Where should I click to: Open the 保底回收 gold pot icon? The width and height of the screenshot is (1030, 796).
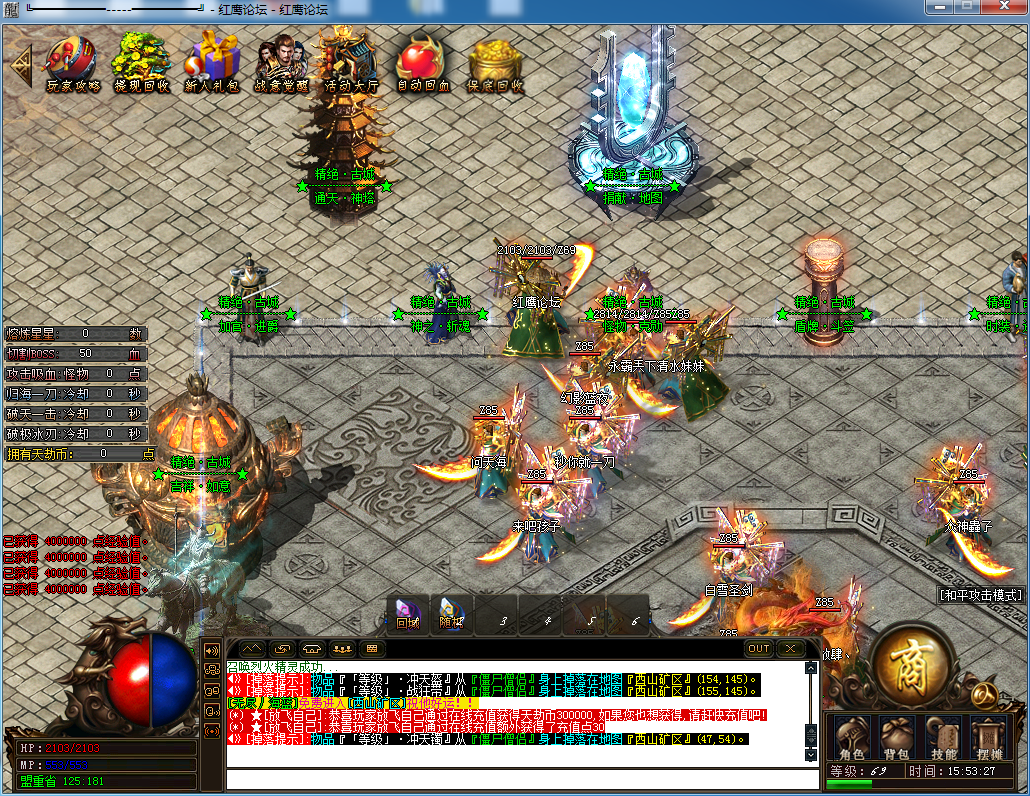[495, 61]
